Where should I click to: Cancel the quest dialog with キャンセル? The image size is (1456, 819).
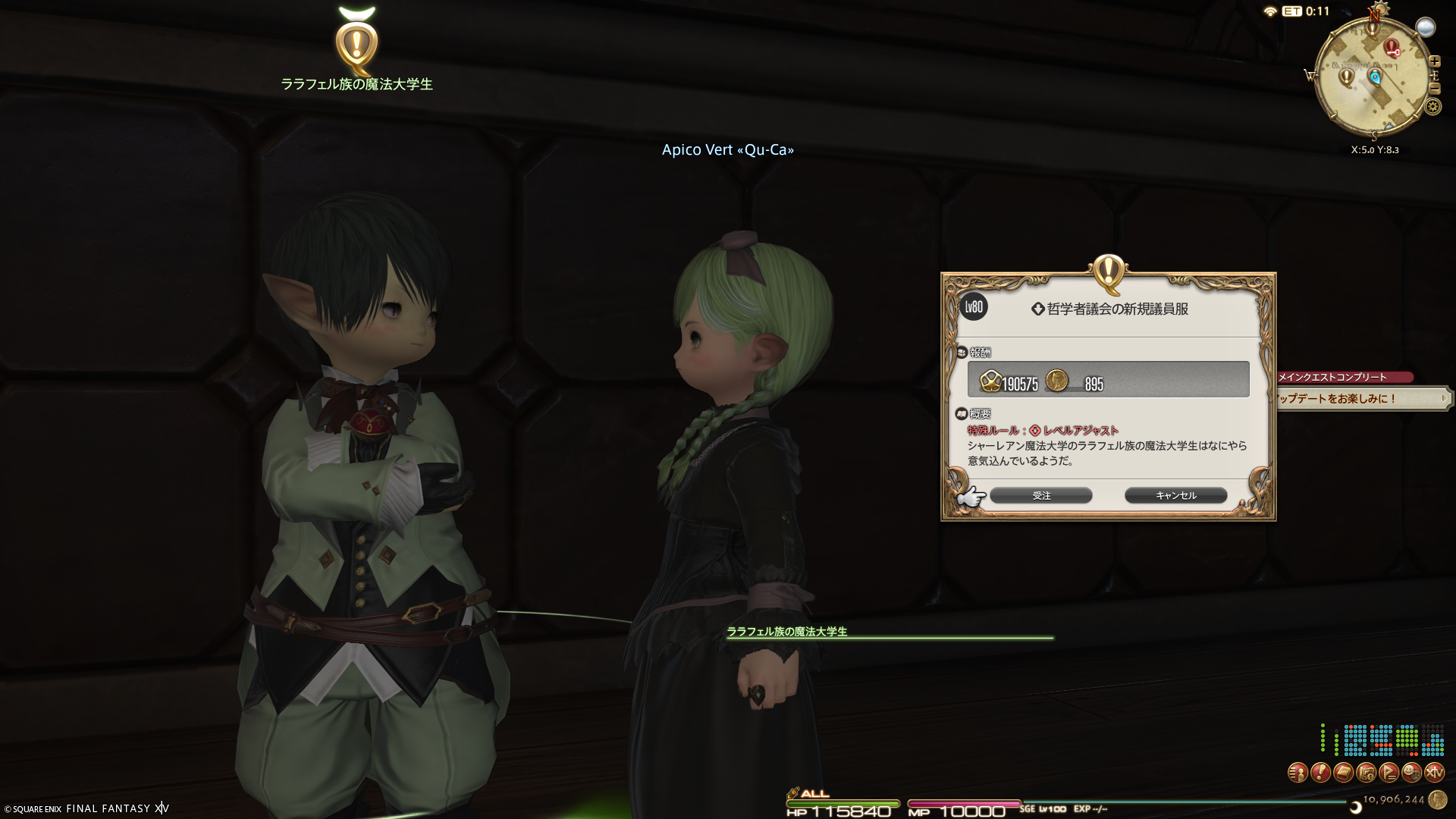coord(1175,495)
